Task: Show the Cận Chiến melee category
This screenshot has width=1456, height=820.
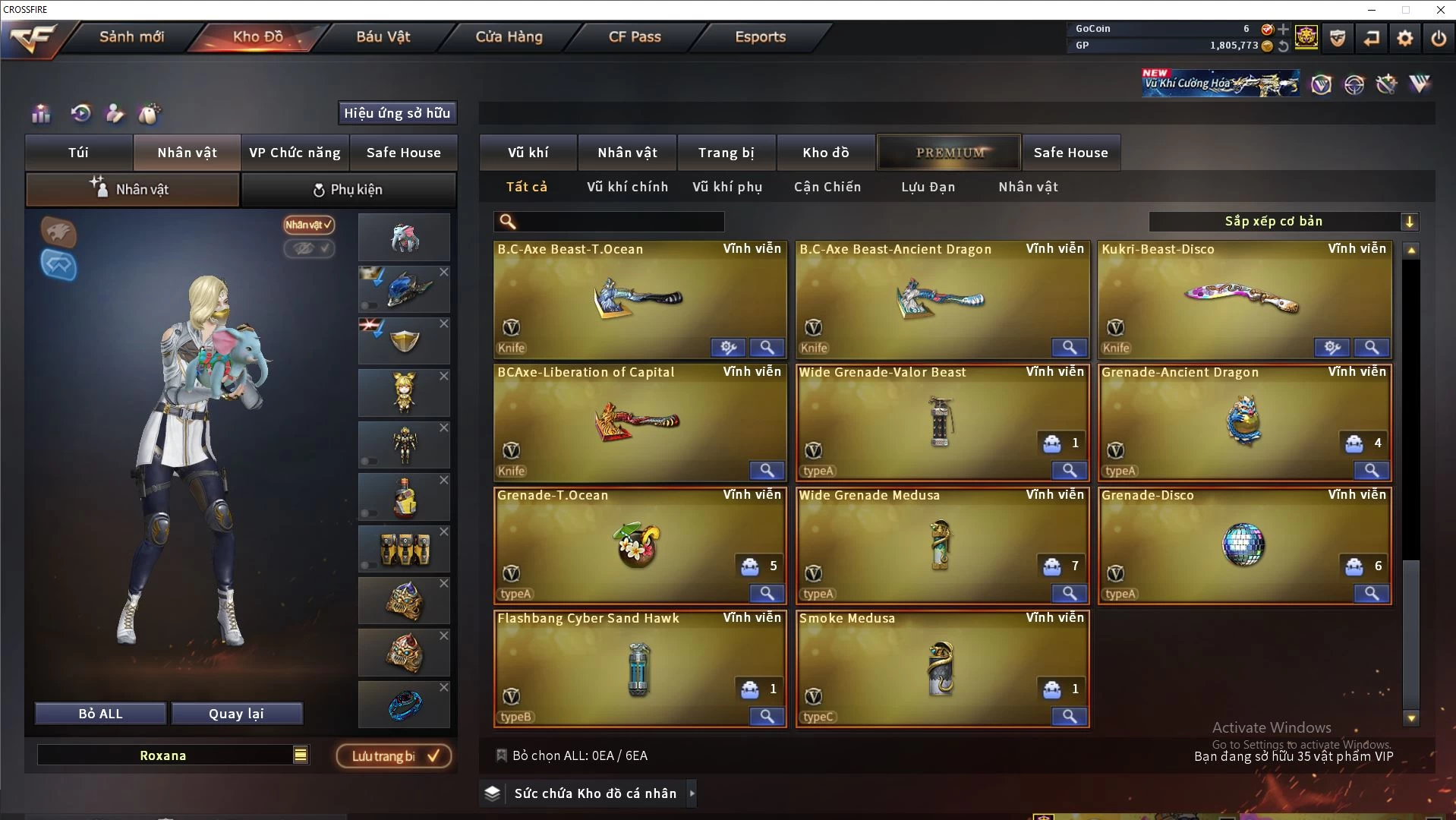Action: click(827, 187)
